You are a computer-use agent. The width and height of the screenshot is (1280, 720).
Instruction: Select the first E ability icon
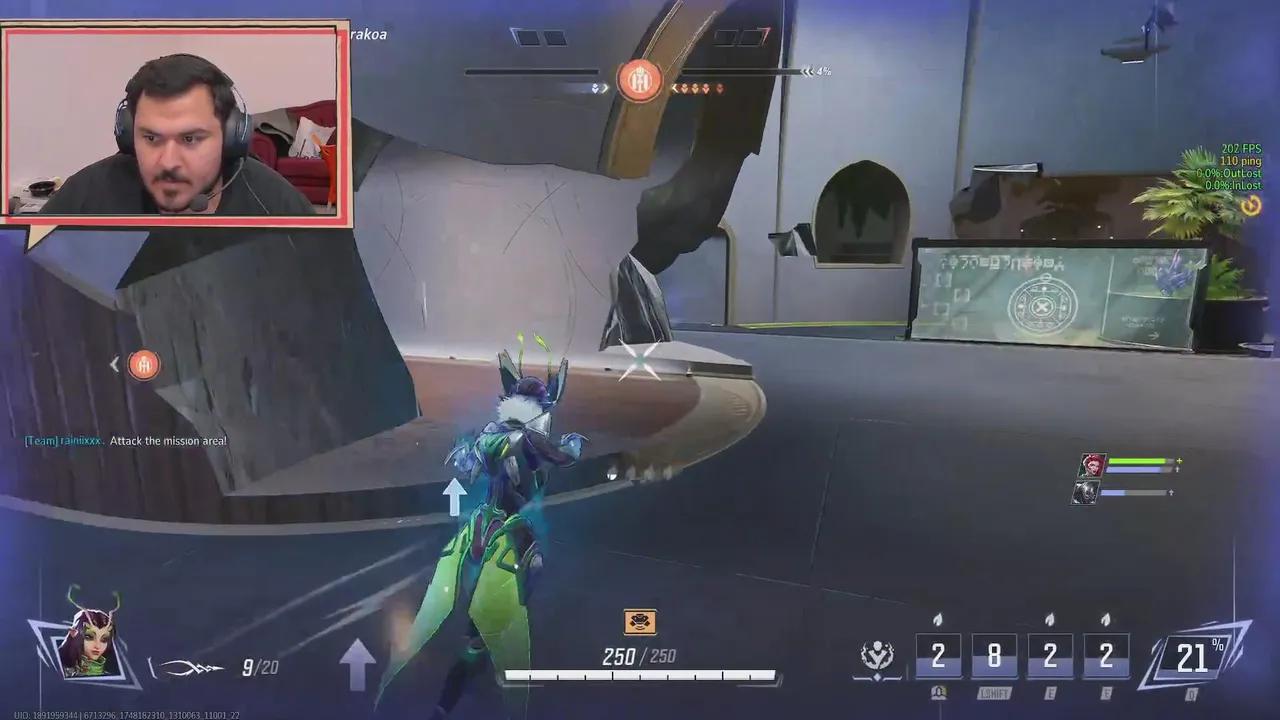tap(1050, 655)
